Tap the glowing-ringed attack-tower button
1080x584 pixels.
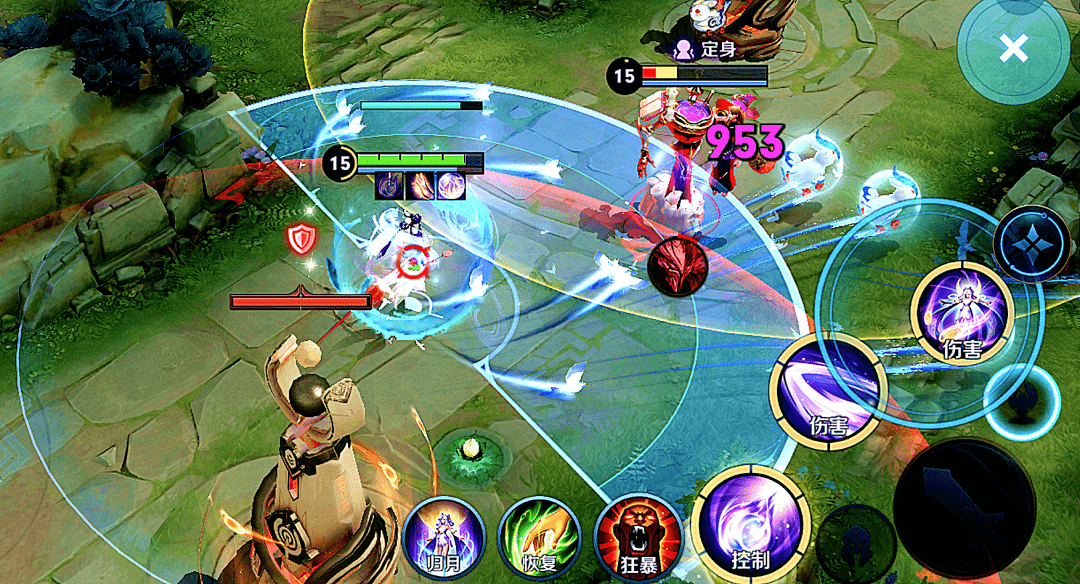click(1021, 402)
